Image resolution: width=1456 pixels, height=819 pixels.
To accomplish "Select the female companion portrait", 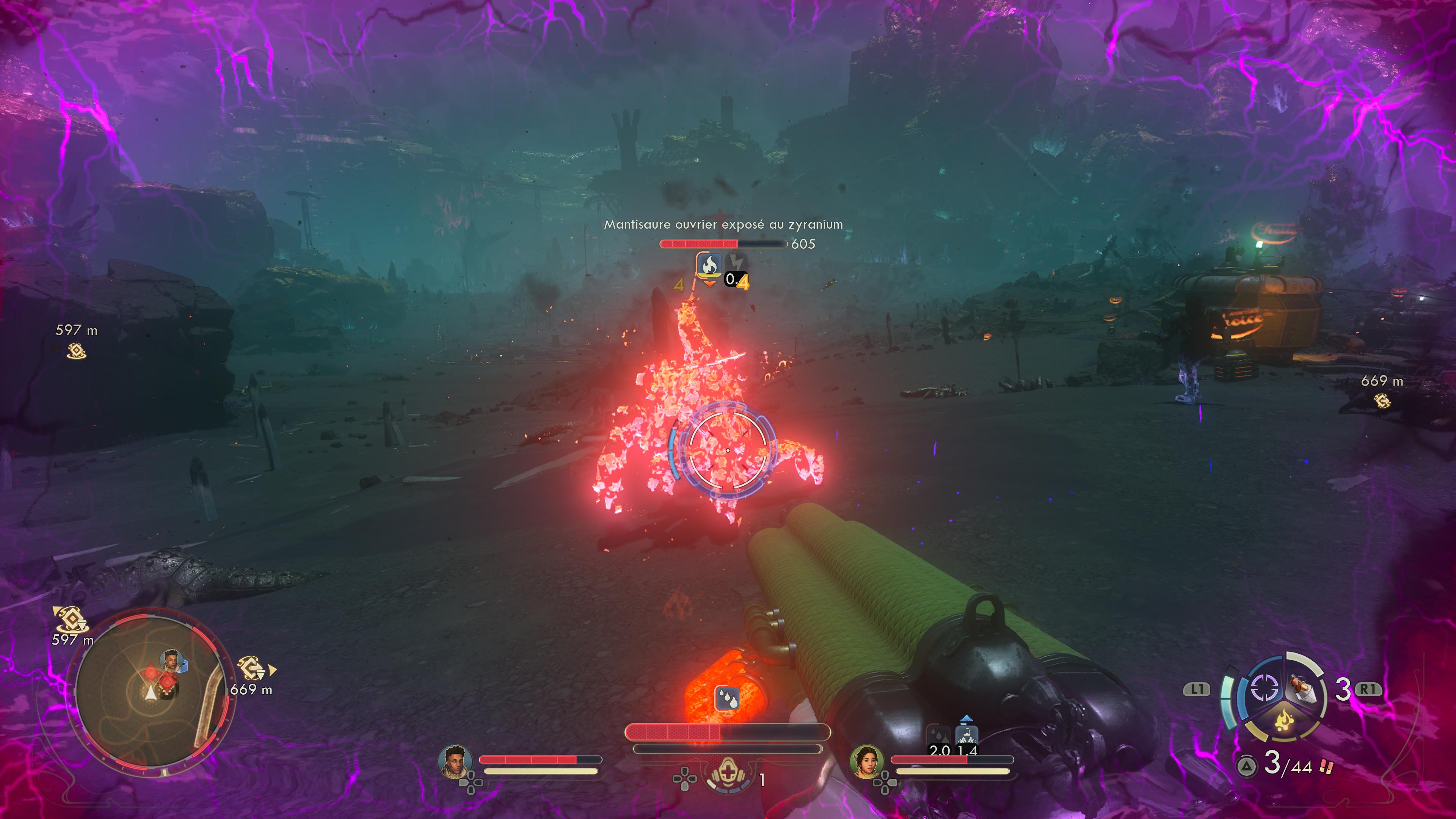I will point(866,761).
